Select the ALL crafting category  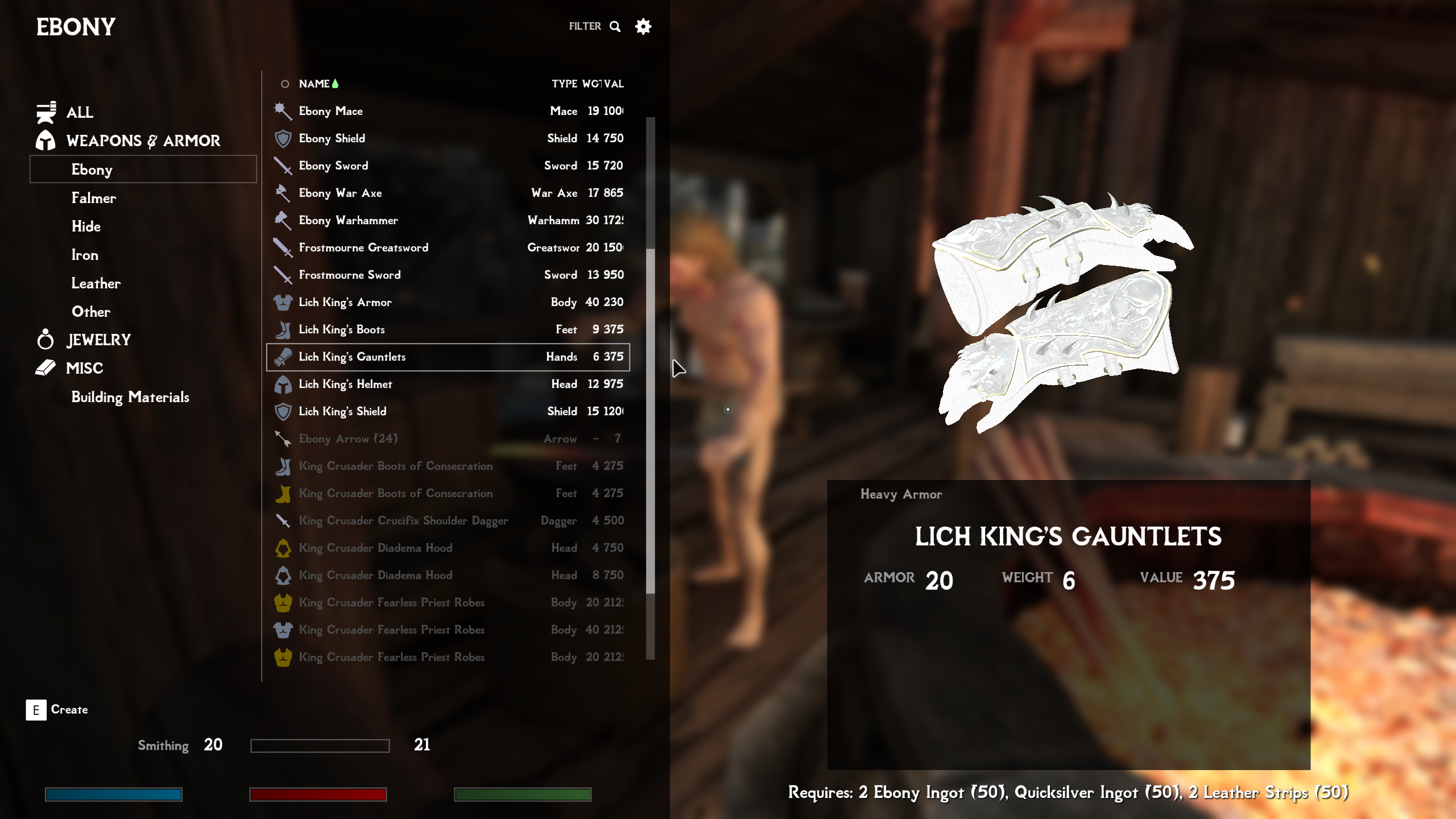pyautogui.click(x=79, y=112)
